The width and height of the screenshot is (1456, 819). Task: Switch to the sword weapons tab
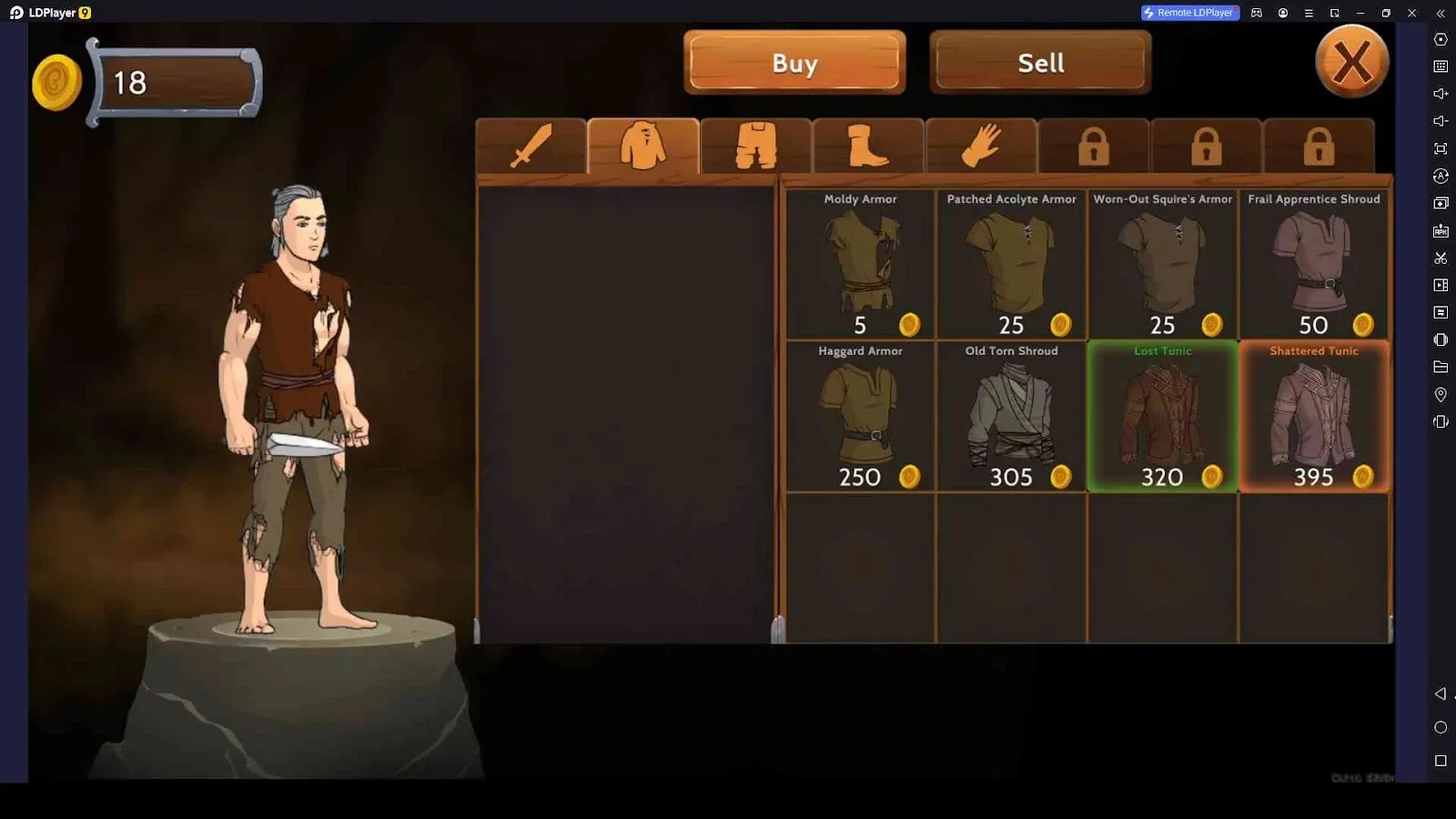point(533,146)
